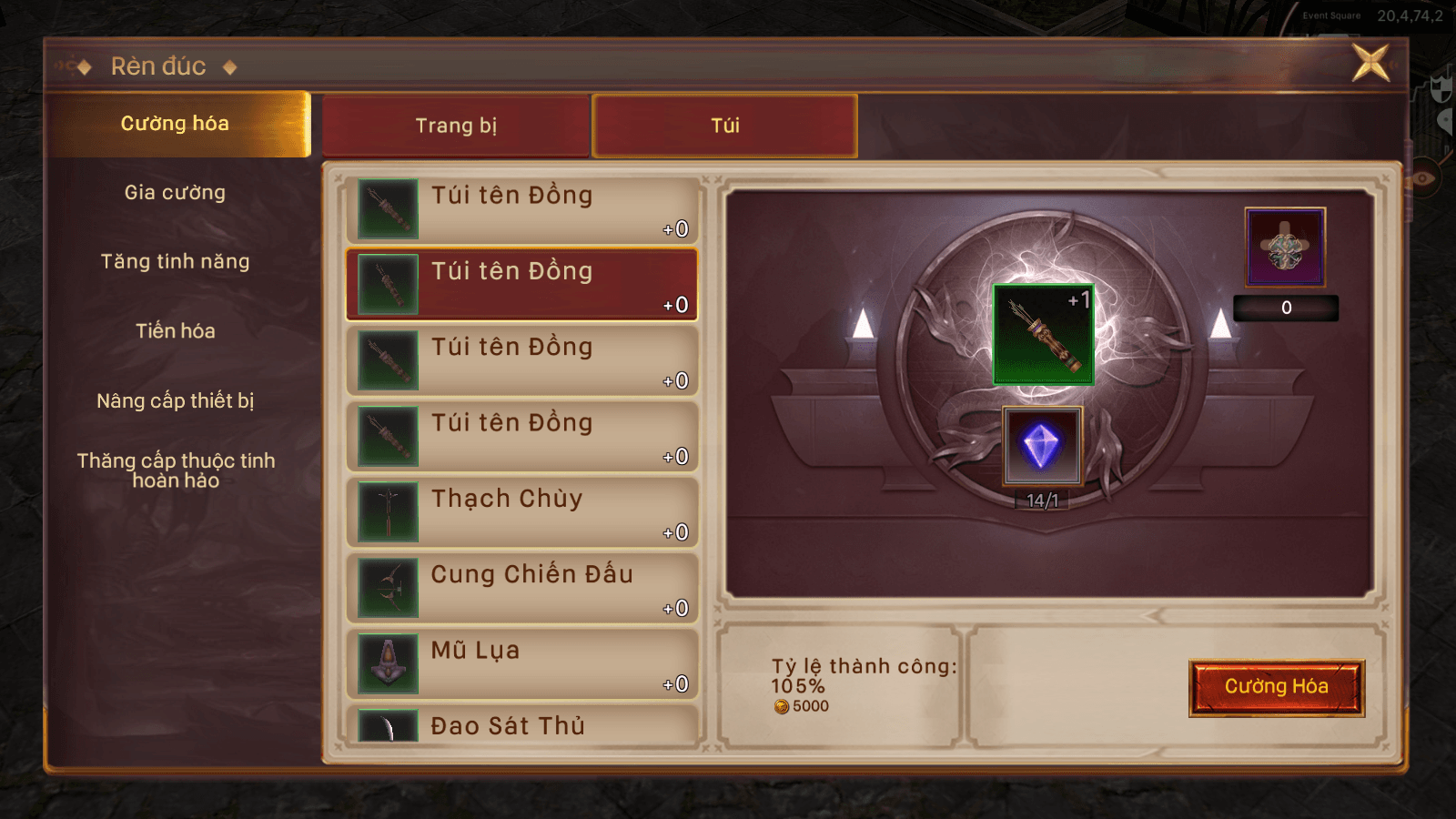Switch to the Trang bị tab
Viewport: 1456px width, 819px height.
pos(456,126)
